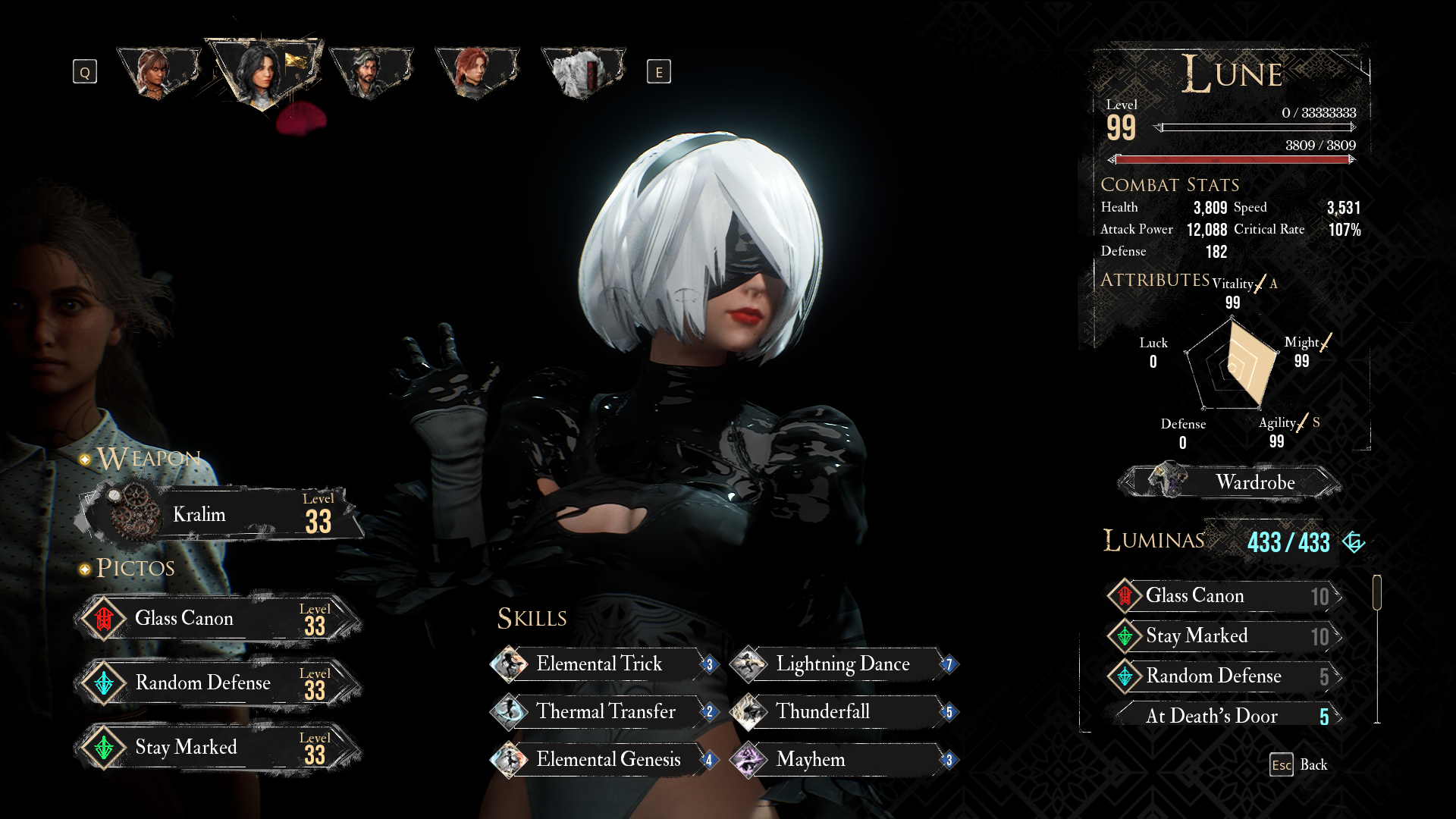Switch to the bearded man's portrait
The height and width of the screenshot is (819, 1456).
tap(369, 72)
